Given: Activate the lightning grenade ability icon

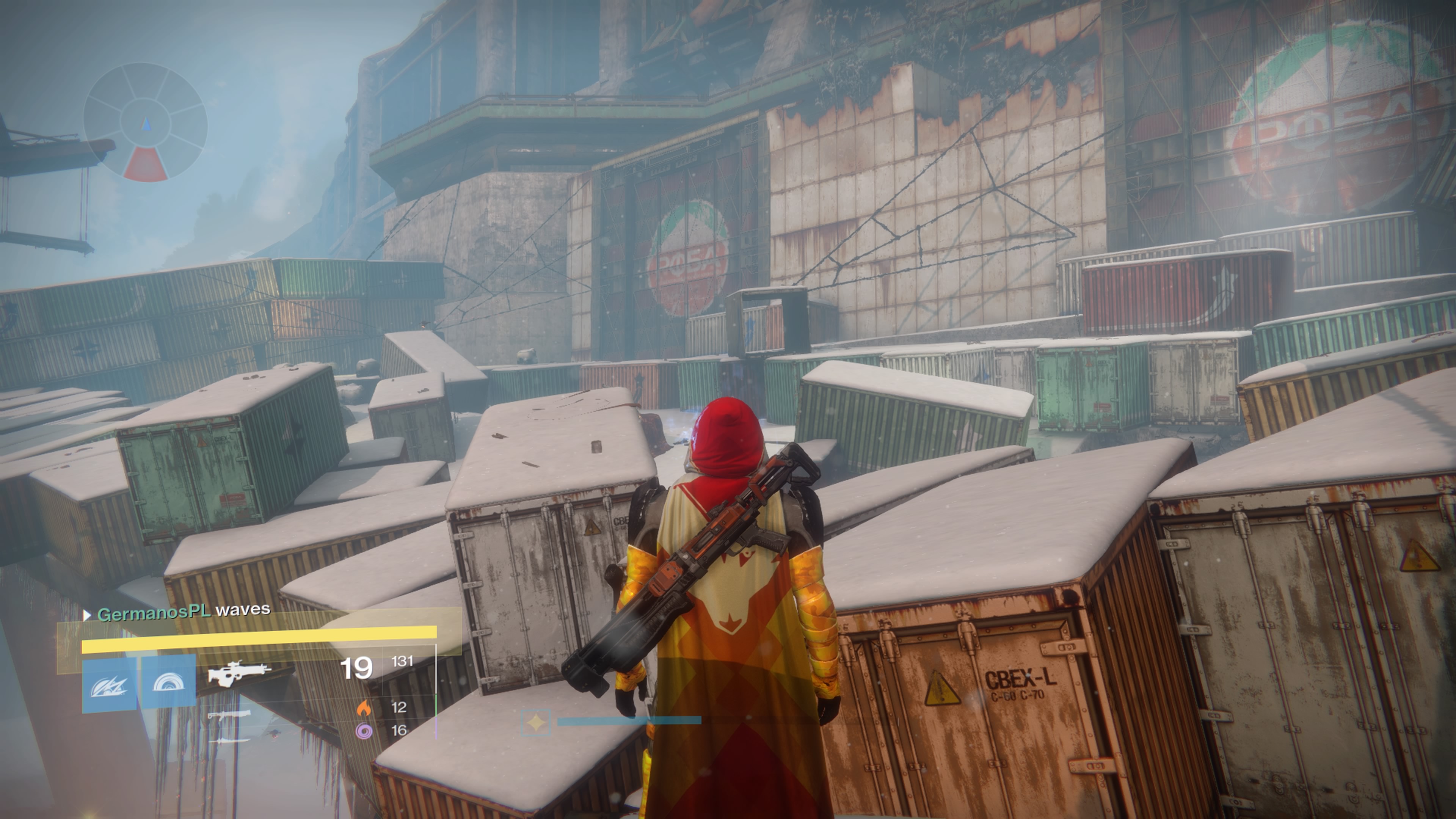Looking at the screenshot, I should (x=109, y=684).
